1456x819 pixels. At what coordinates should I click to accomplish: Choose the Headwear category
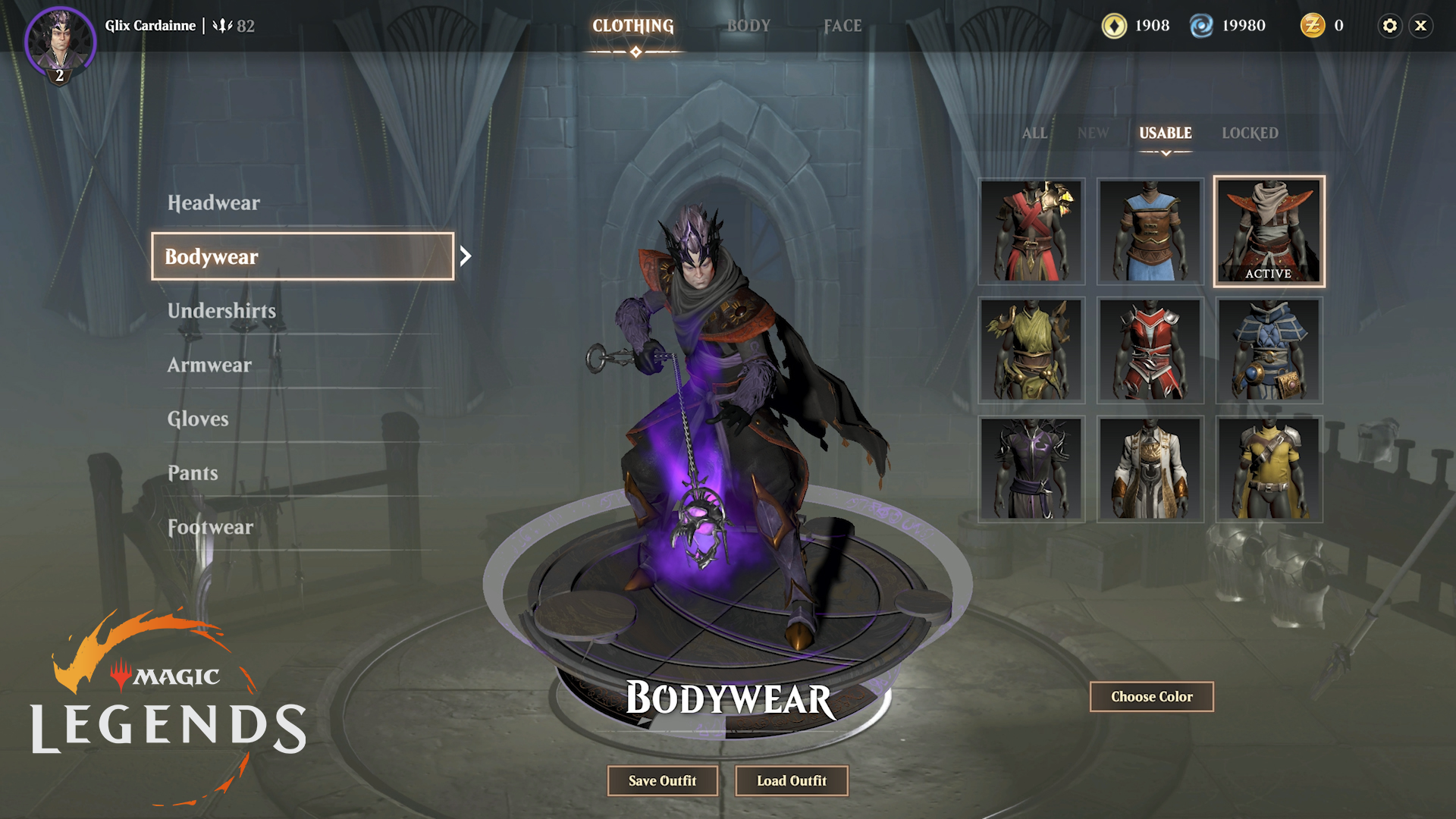click(x=214, y=202)
